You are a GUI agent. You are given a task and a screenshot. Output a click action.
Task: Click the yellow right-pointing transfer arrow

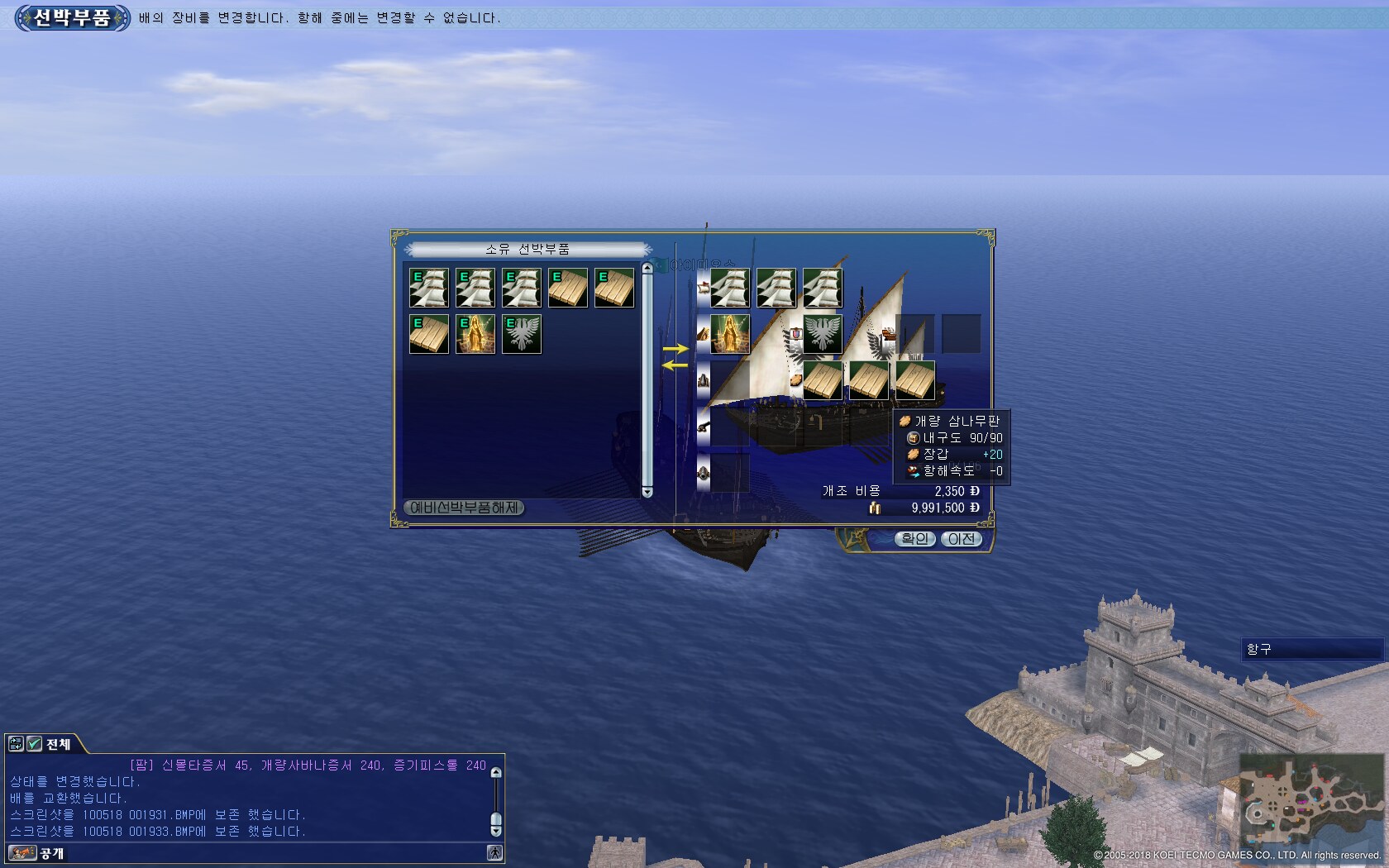(675, 349)
